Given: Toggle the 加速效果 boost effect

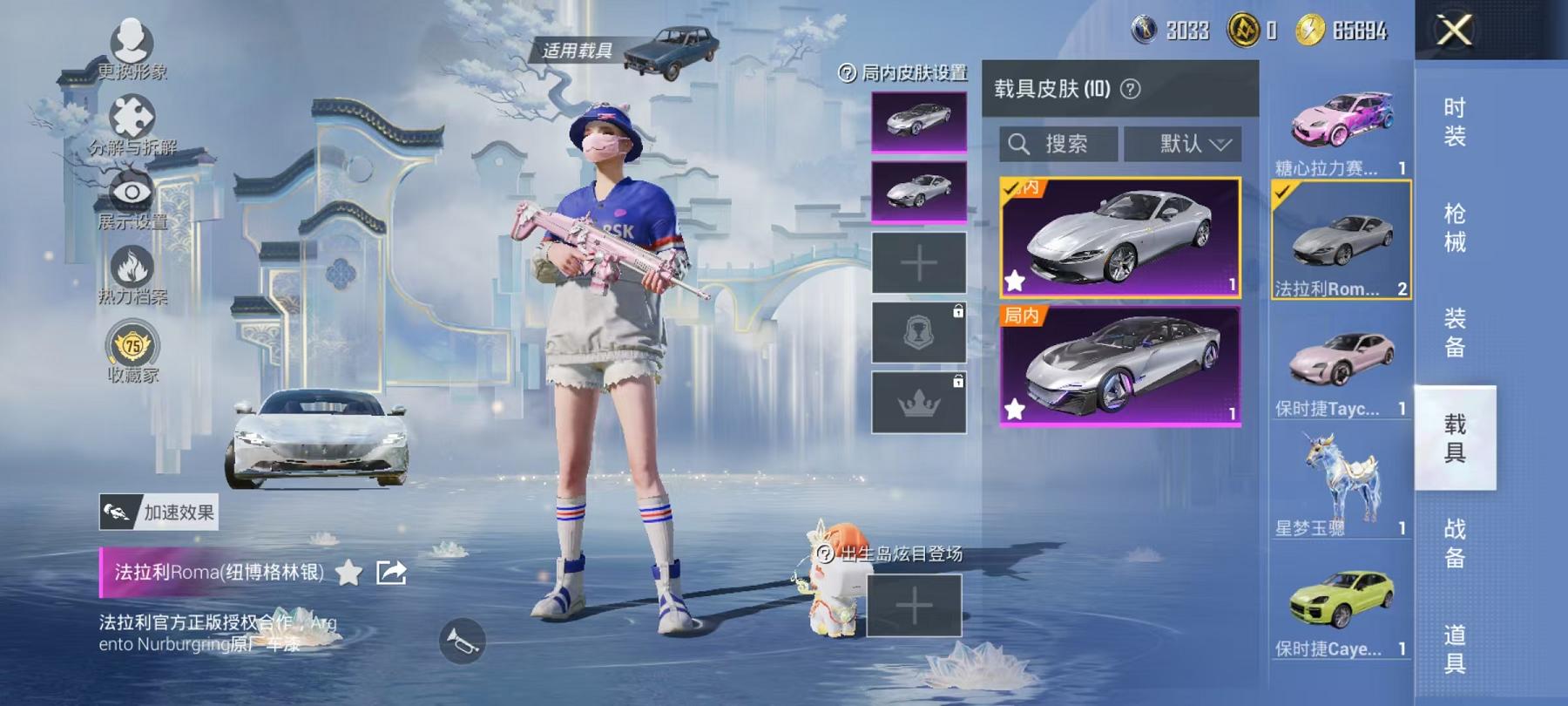Looking at the screenshot, I should 159,513.
